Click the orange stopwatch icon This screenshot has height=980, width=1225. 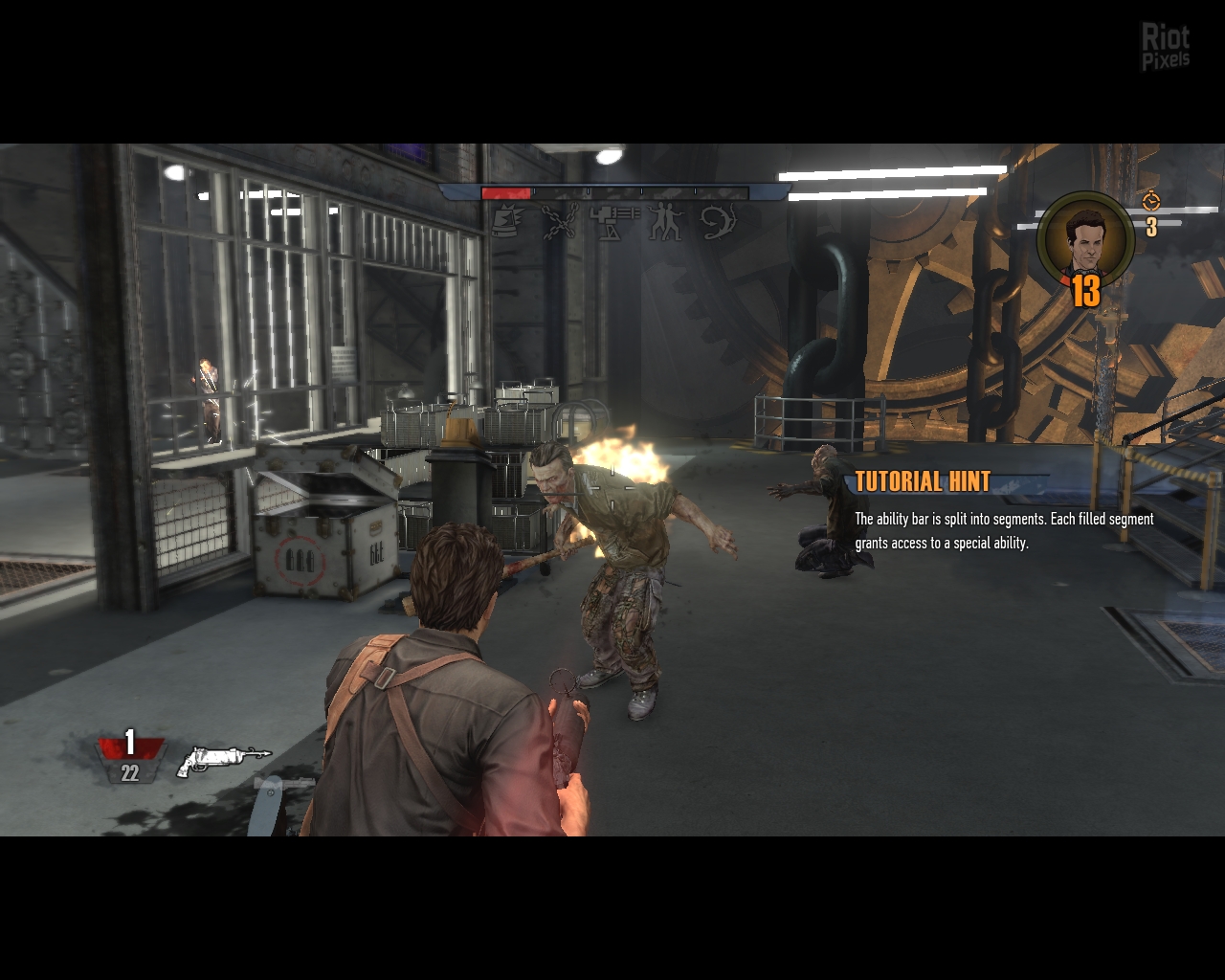(1151, 201)
